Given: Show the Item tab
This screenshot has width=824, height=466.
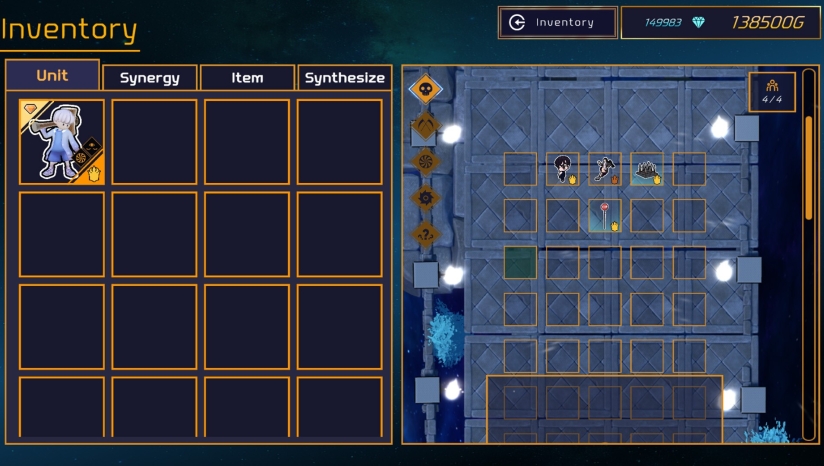Looking at the screenshot, I should [247, 78].
